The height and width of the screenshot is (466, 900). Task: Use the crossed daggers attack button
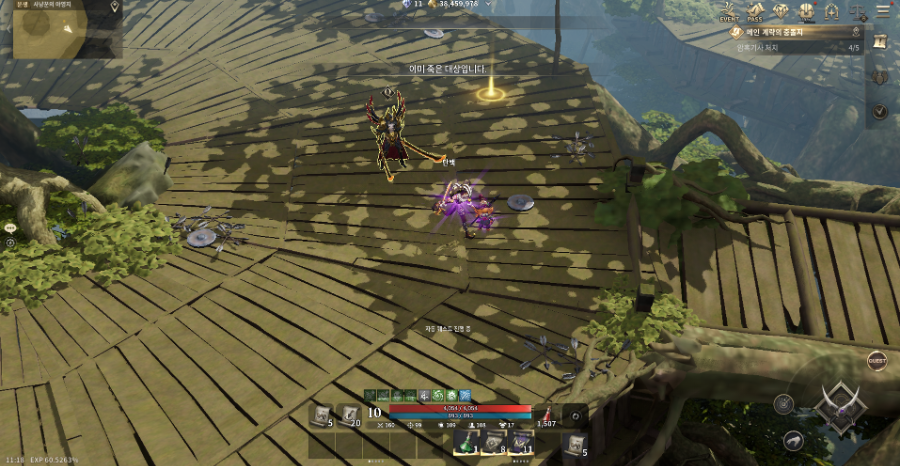(836, 406)
